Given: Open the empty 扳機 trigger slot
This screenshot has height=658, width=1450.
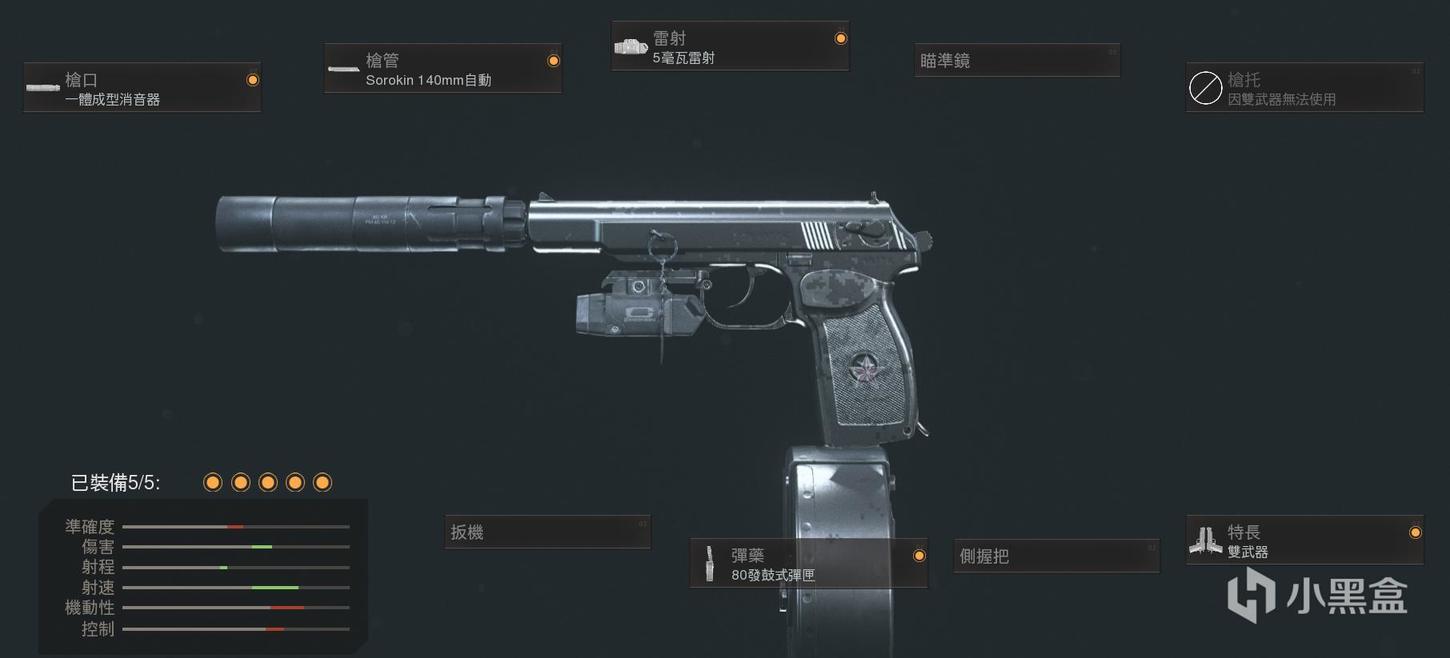Looking at the screenshot, I should (x=548, y=533).
